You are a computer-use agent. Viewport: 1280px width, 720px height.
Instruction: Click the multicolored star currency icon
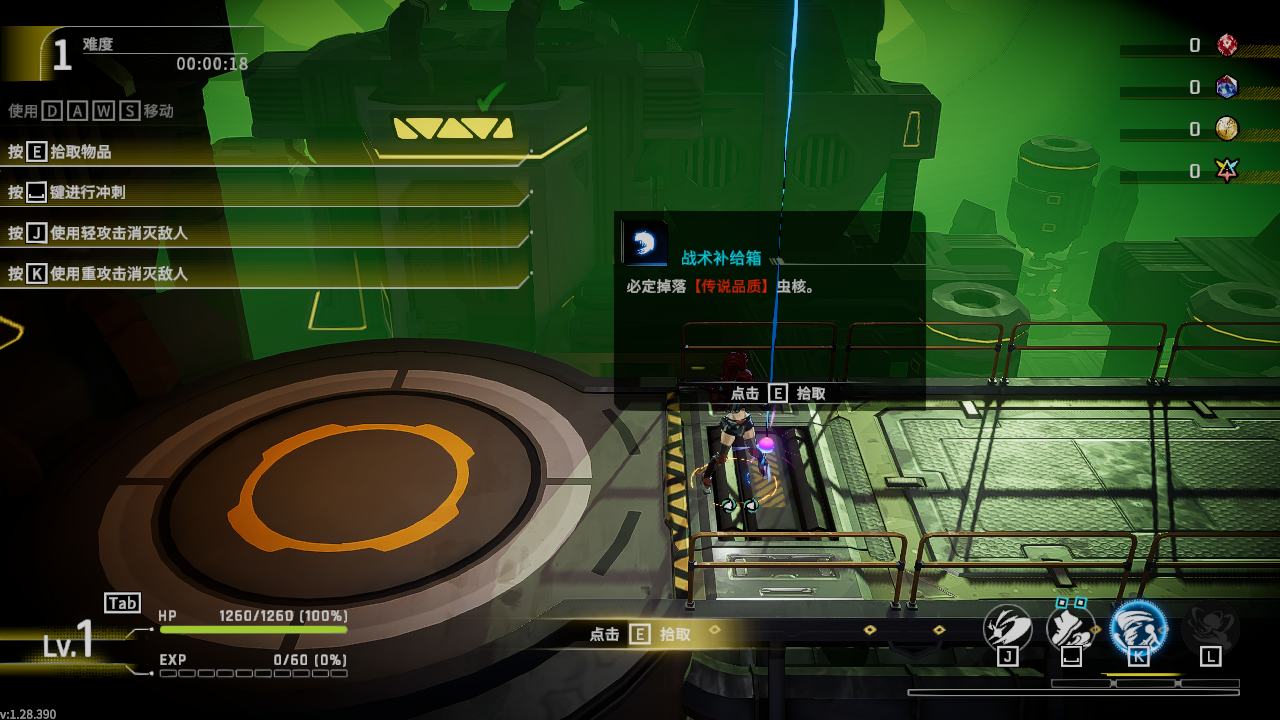[1227, 171]
